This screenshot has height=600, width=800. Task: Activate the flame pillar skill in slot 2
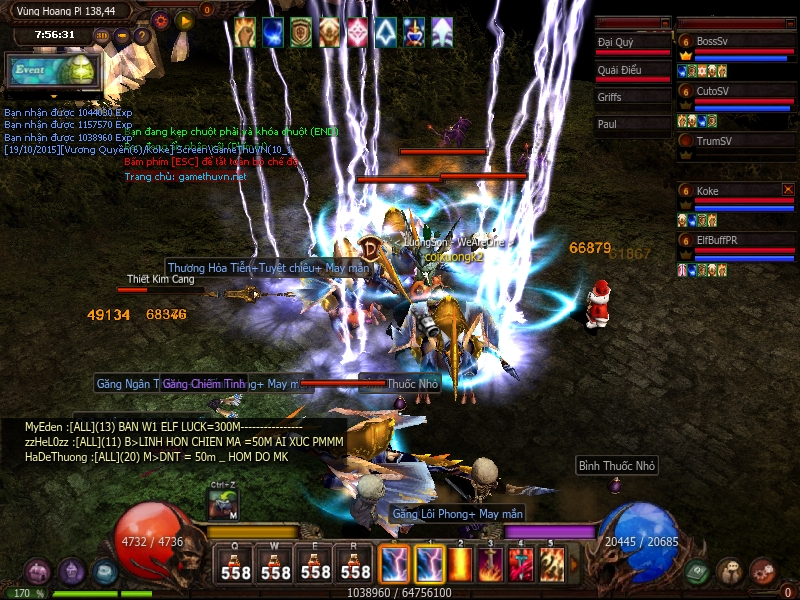(463, 565)
